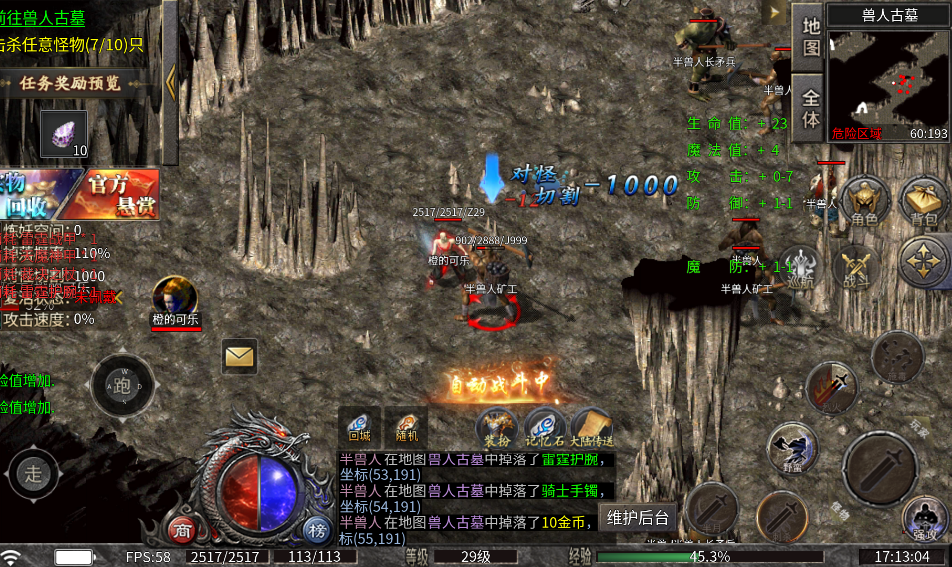The width and height of the screenshot is (952, 567).
Task: Open the envelope mail icon
Action: click(x=239, y=355)
